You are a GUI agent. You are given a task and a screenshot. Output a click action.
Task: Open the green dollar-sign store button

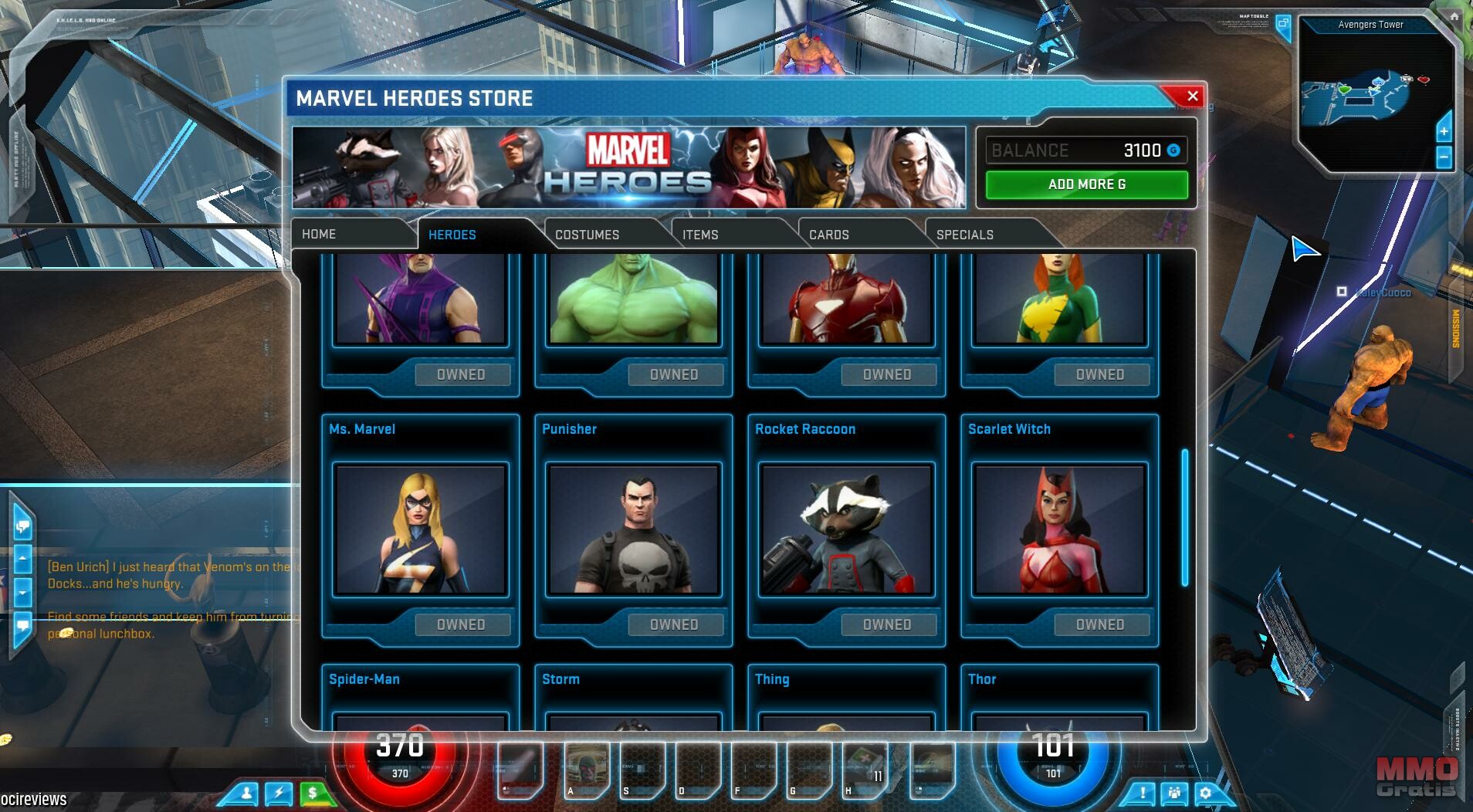click(x=313, y=793)
